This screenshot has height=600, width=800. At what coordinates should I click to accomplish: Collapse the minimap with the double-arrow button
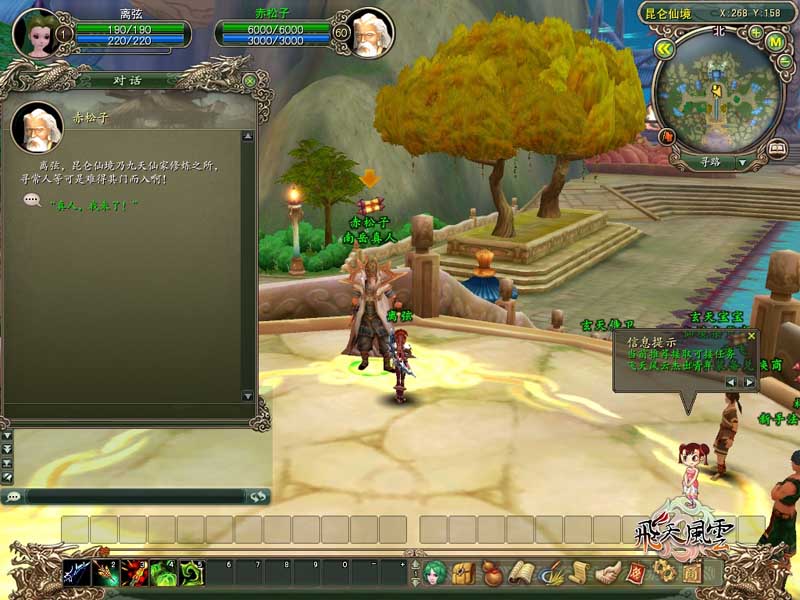point(663,47)
